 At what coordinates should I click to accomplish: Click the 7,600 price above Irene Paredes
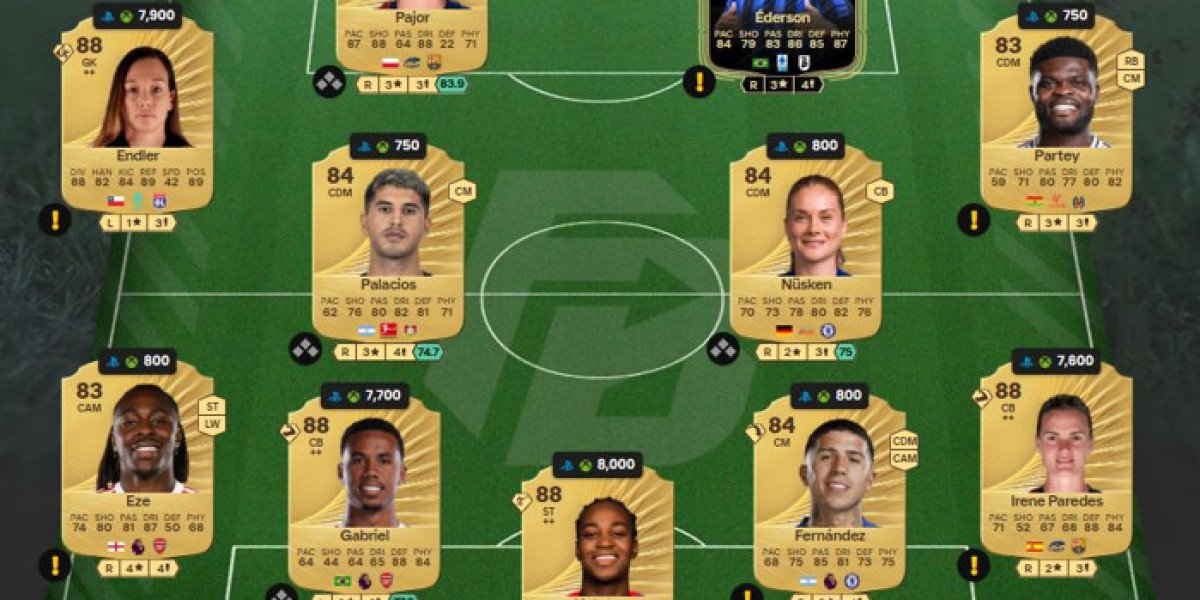click(x=1055, y=362)
